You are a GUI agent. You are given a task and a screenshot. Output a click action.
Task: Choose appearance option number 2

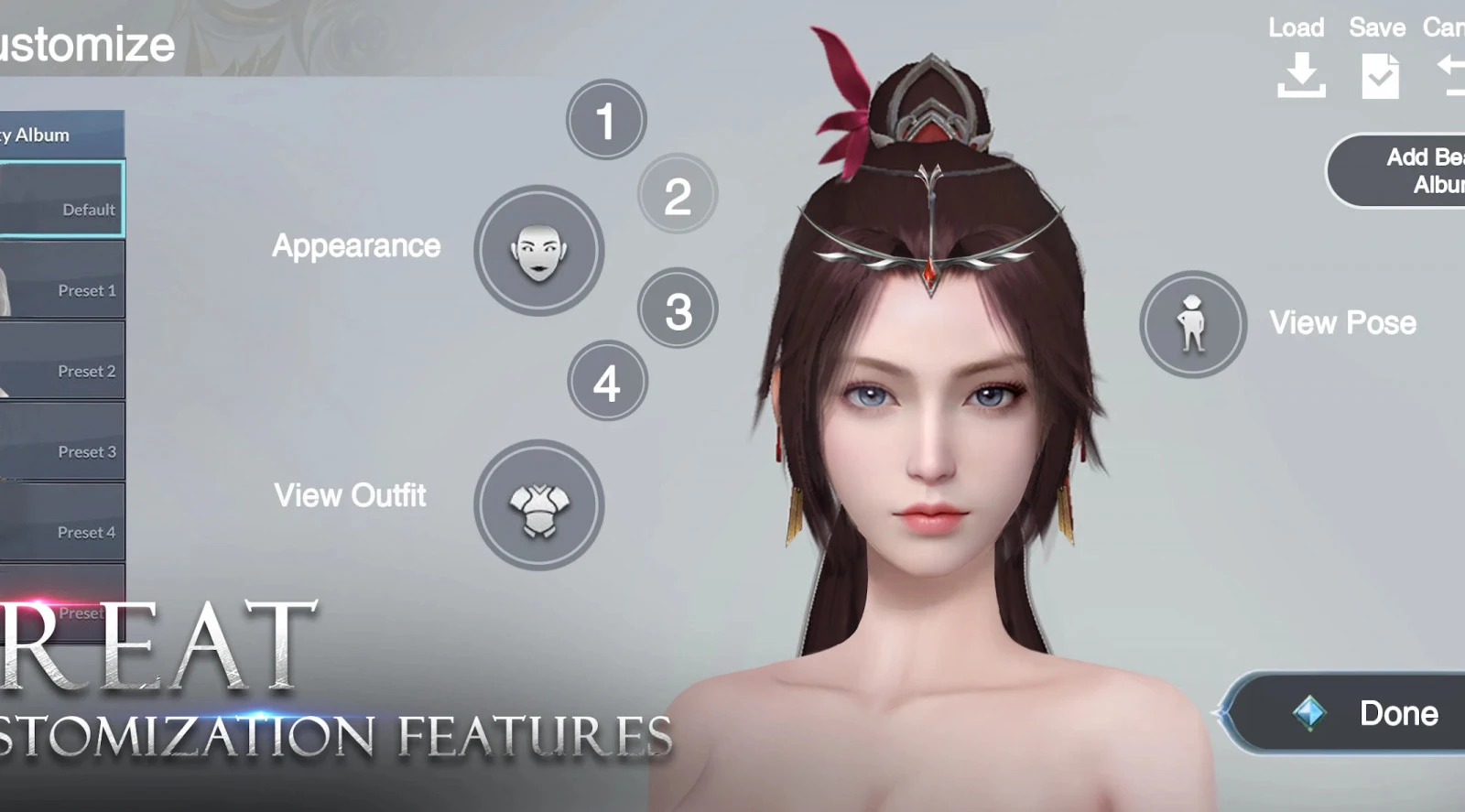678,194
